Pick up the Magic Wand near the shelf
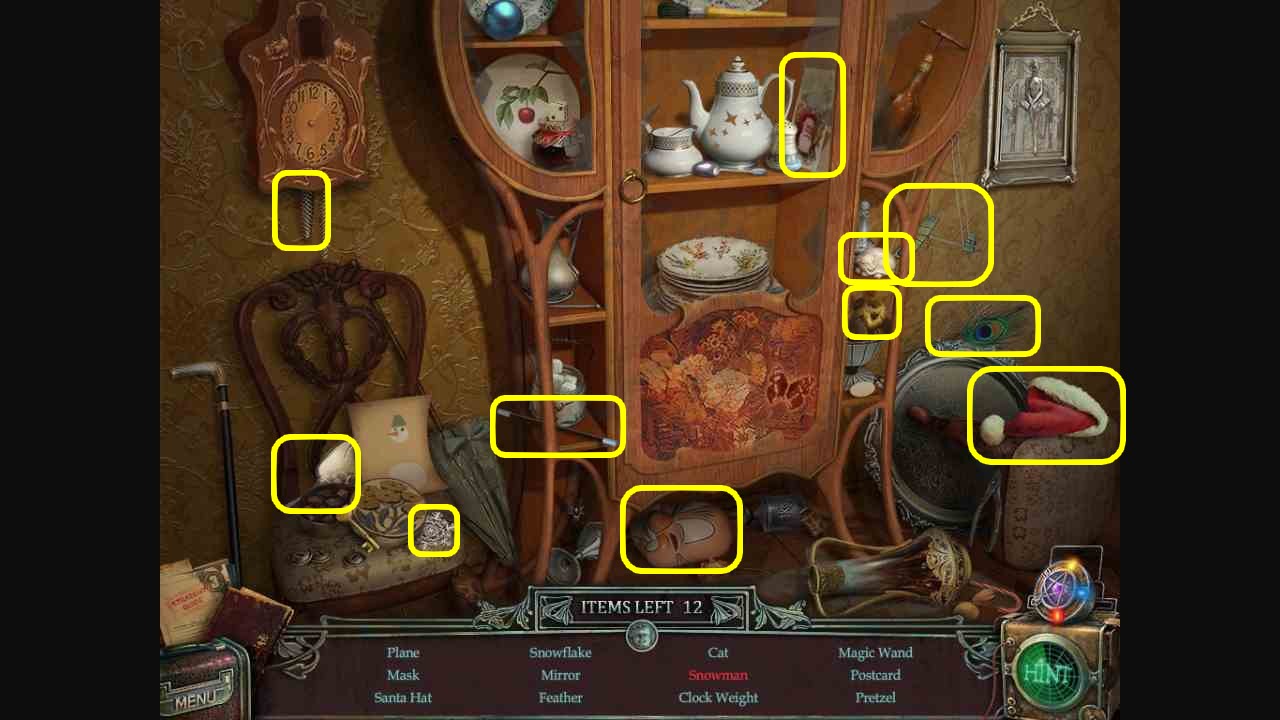The height and width of the screenshot is (720, 1280). (x=558, y=427)
